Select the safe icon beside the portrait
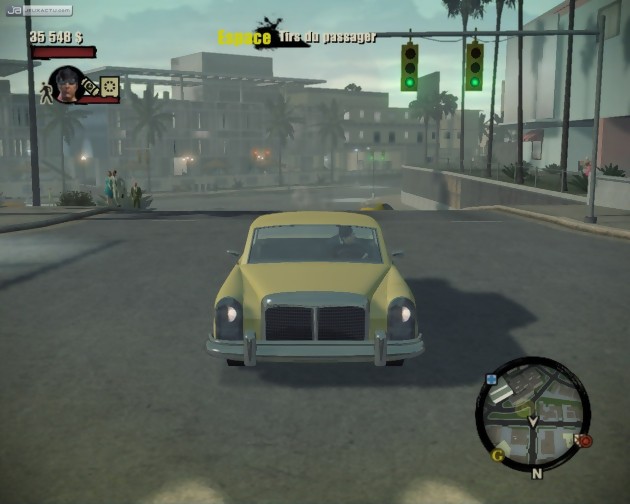Viewport: 630px width, 504px height. pos(109,88)
